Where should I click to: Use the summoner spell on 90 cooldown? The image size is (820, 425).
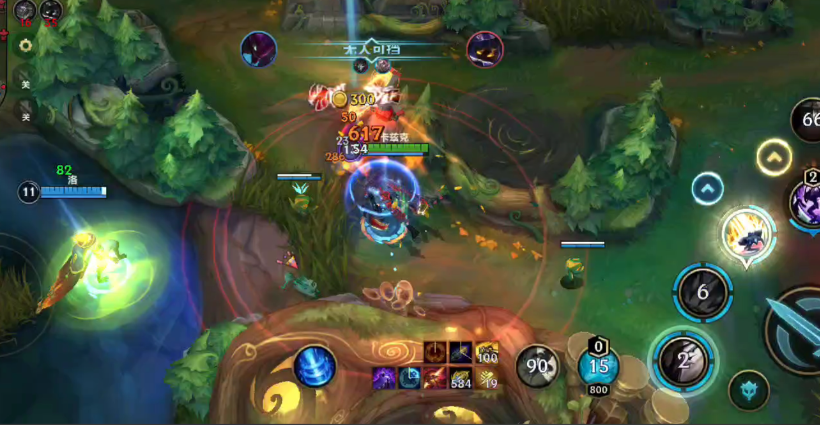click(x=538, y=367)
